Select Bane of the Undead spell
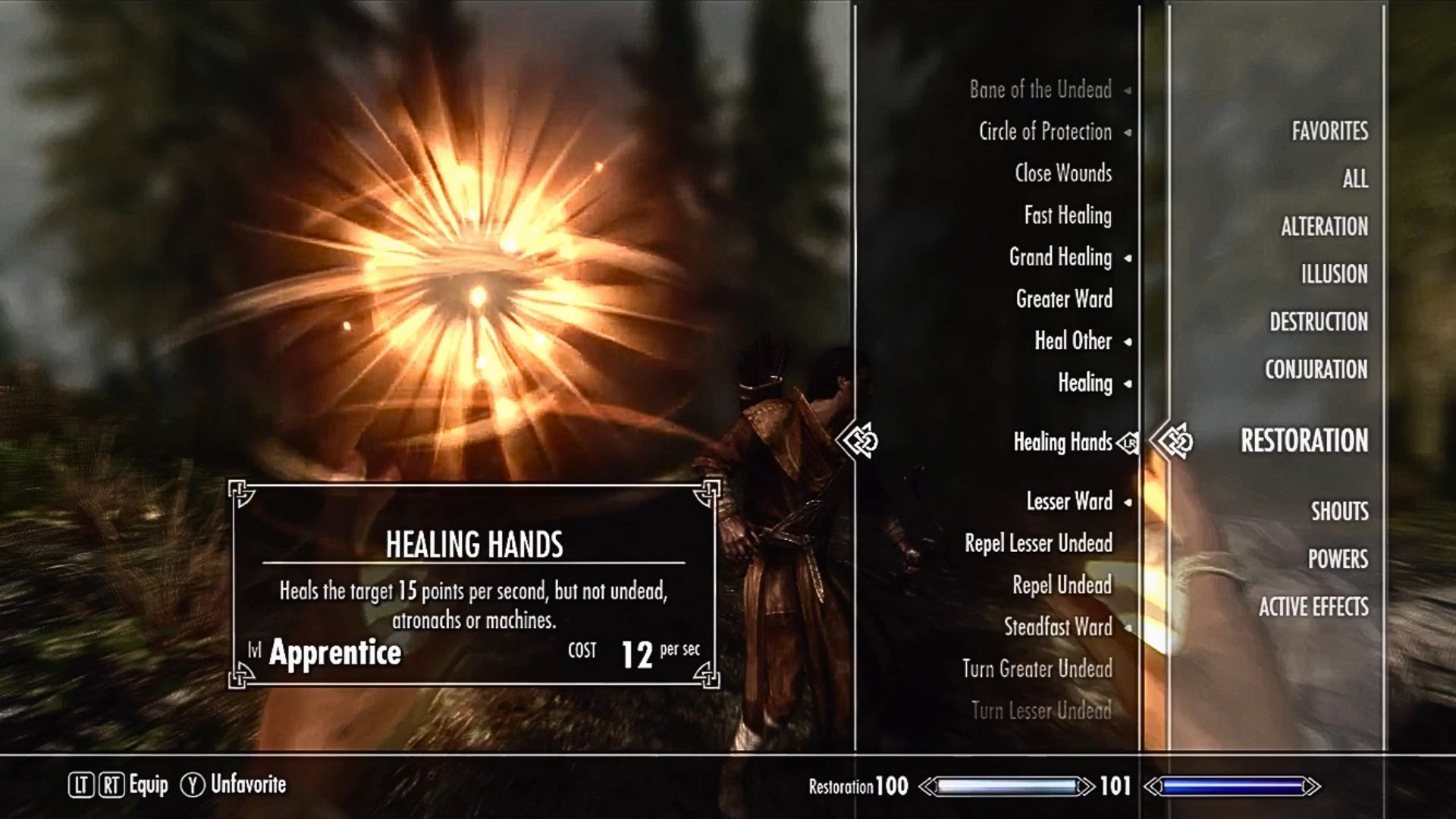The width and height of the screenshot is (1456, 819). (1040, 90)
